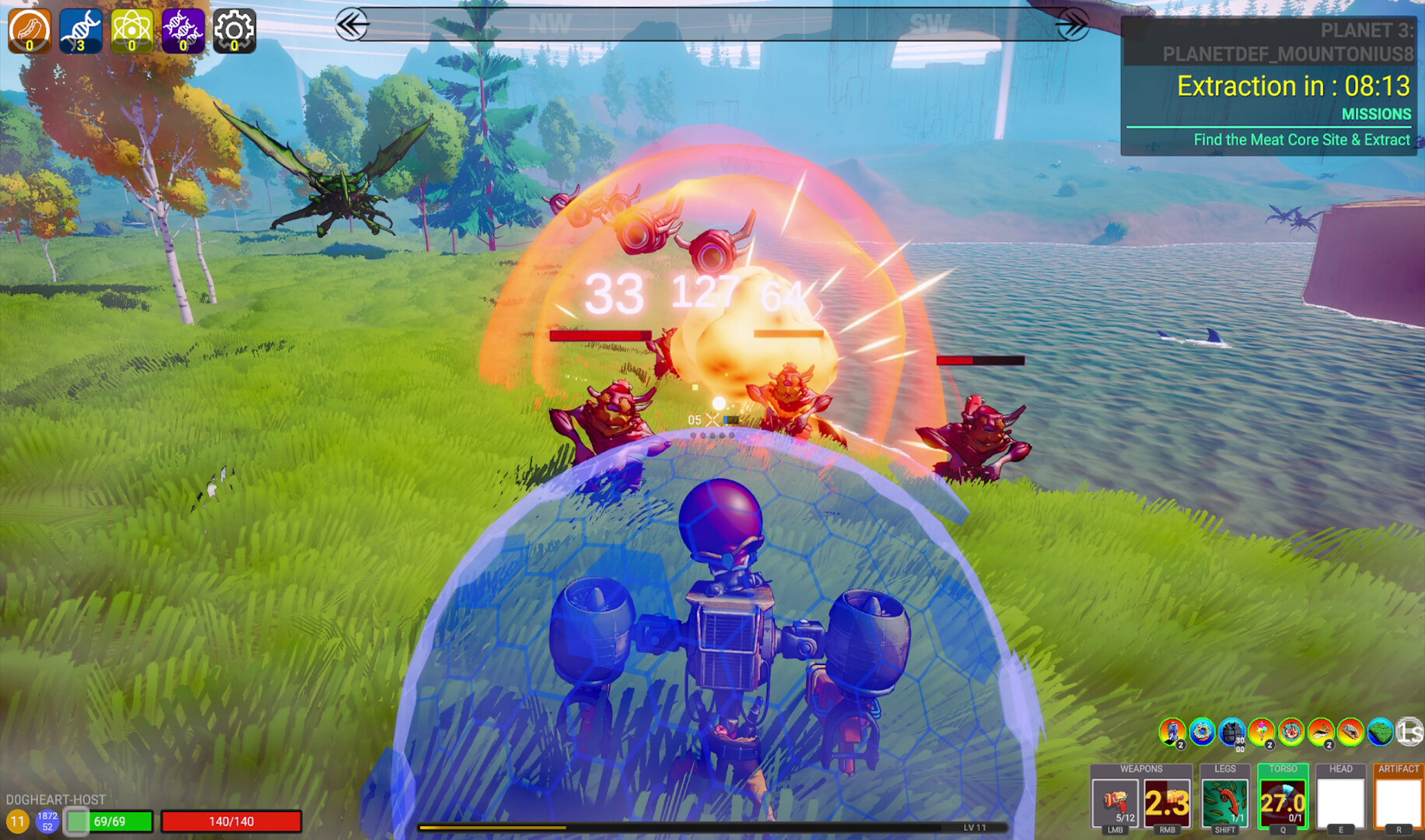Select the WEAPONS tab label
Screen dimensions: 1425x840
tap(1140, 768)
